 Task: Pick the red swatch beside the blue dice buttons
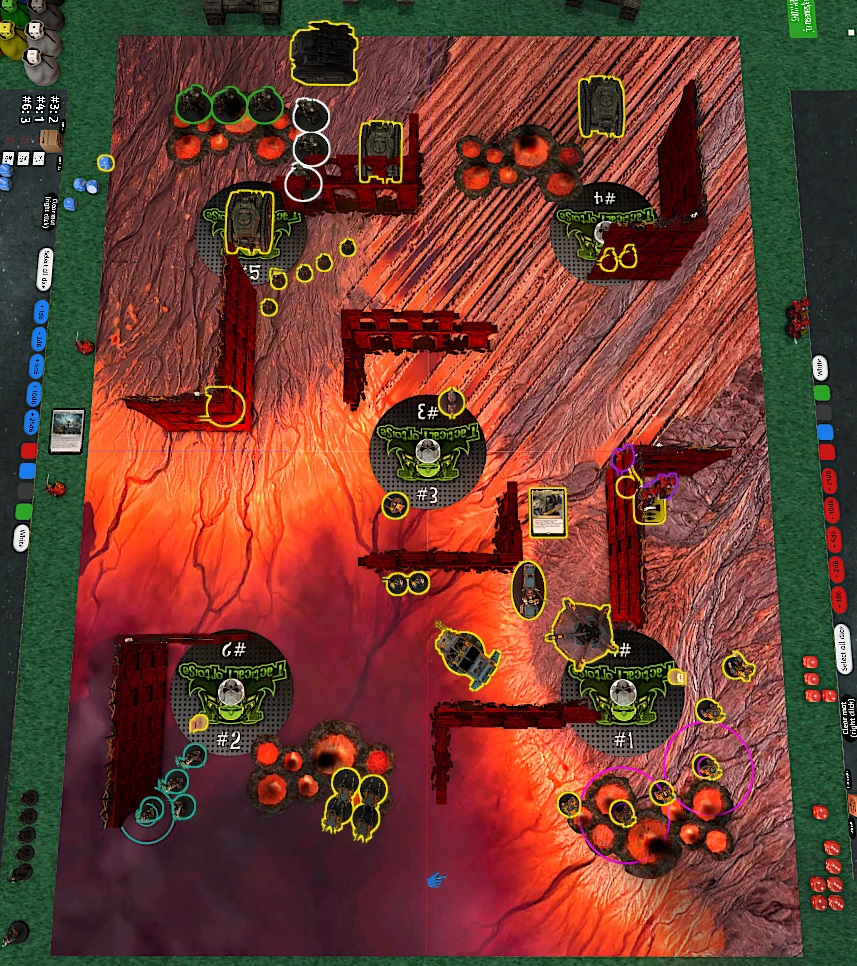pyautogui.click(x=28, y=450)
